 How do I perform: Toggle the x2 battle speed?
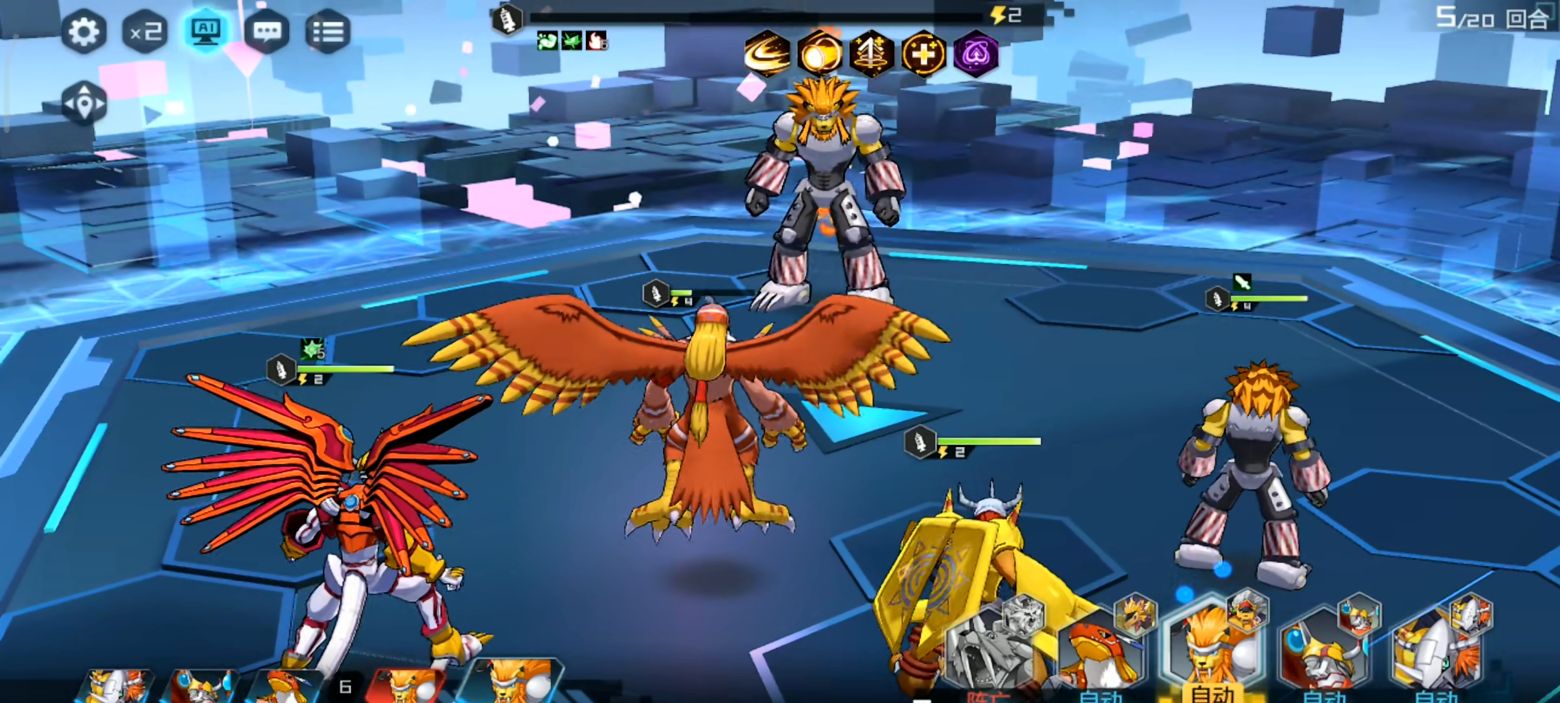tap(145, 32)
